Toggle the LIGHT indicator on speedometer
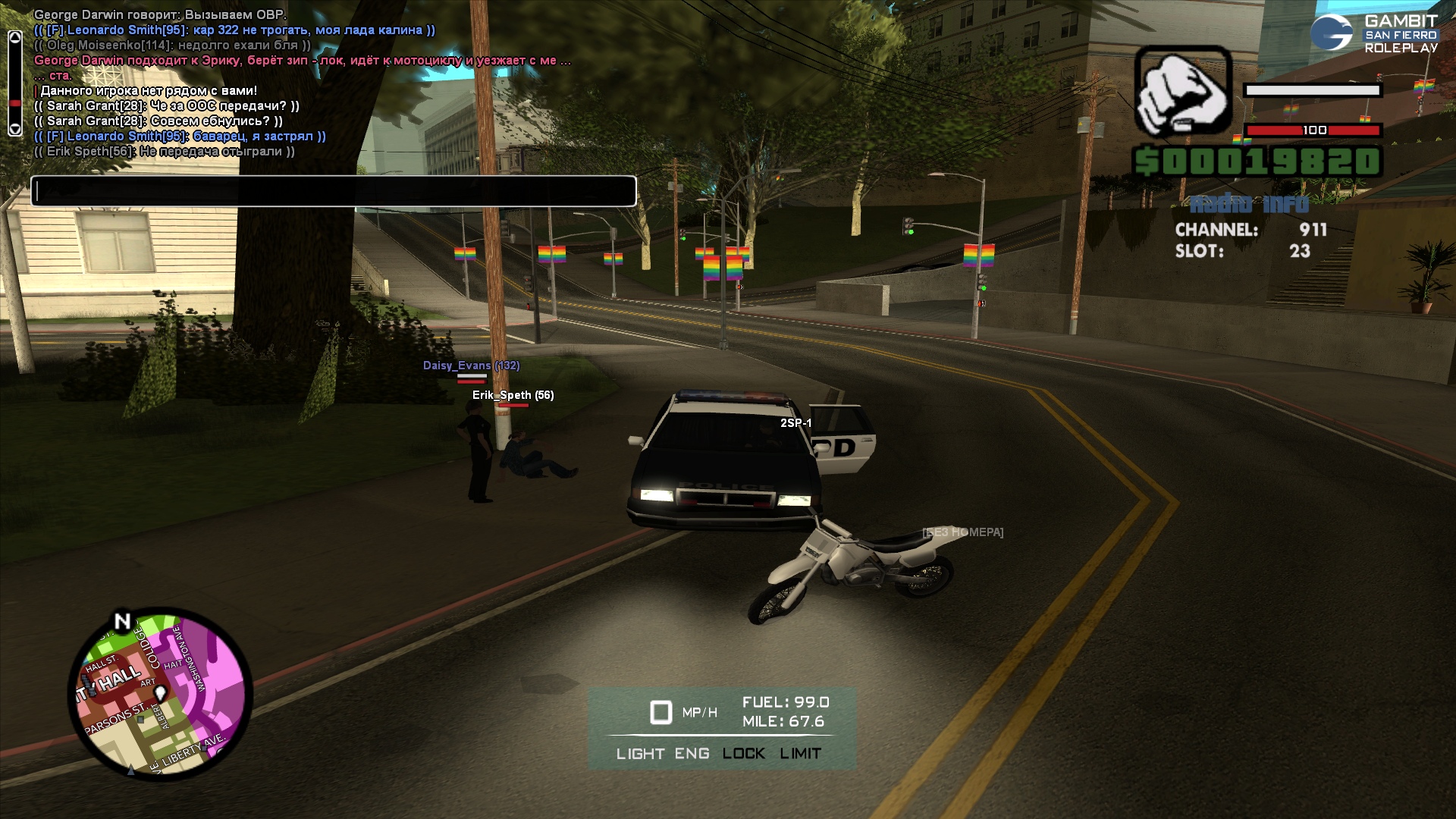The image size is (1456, 819). click(x=640, y=754)
